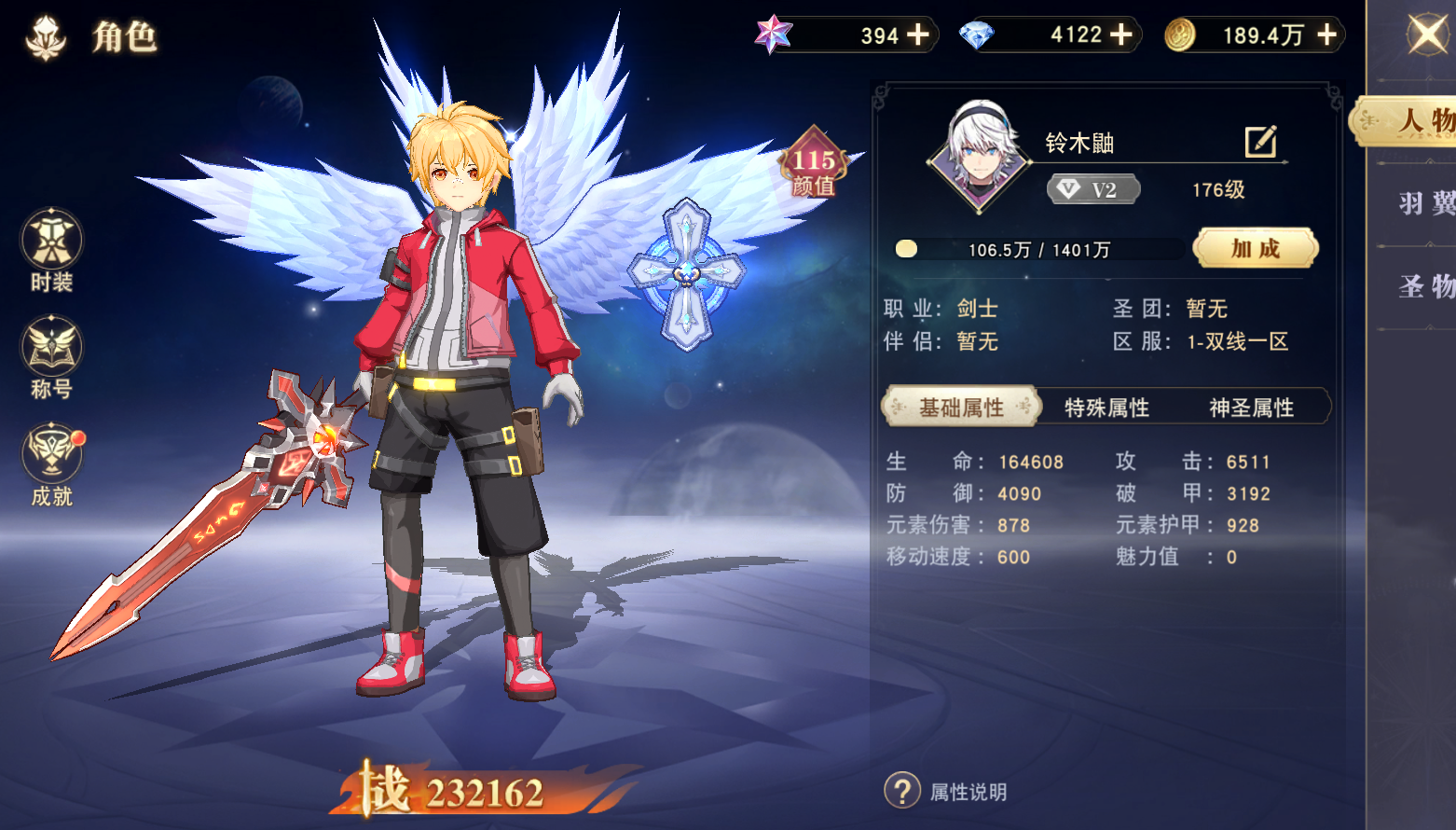The width and height of the screenshot is (1456, 830).
Task: Click the plus beside 394 star currency
Action: tap(920, 35)
